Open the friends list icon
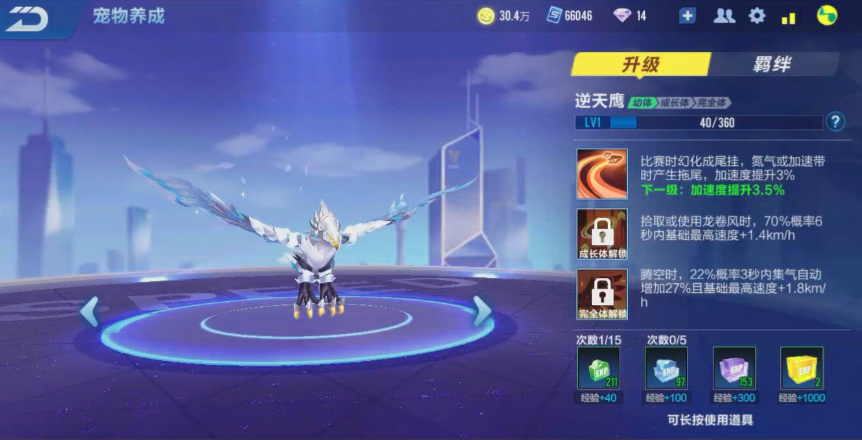862x440 pixels. 724,16
